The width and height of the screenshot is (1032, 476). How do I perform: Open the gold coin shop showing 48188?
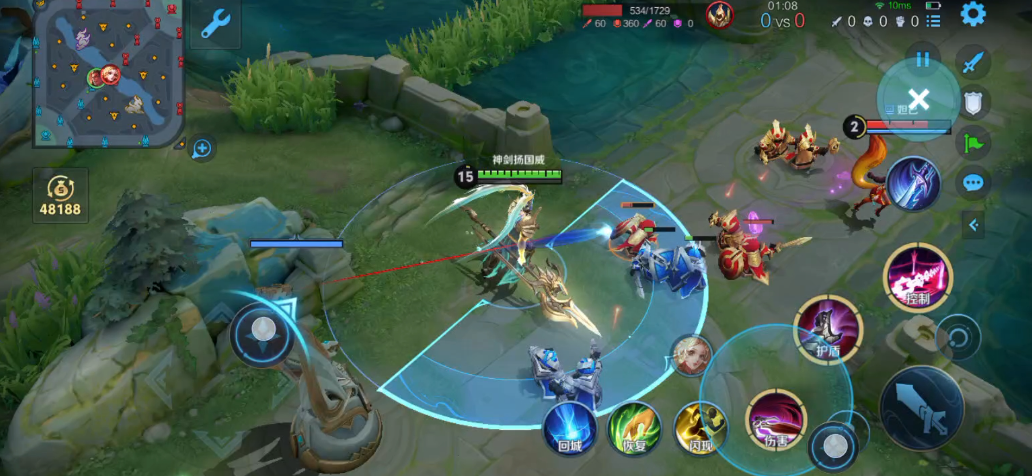click(x=61, y=196)
